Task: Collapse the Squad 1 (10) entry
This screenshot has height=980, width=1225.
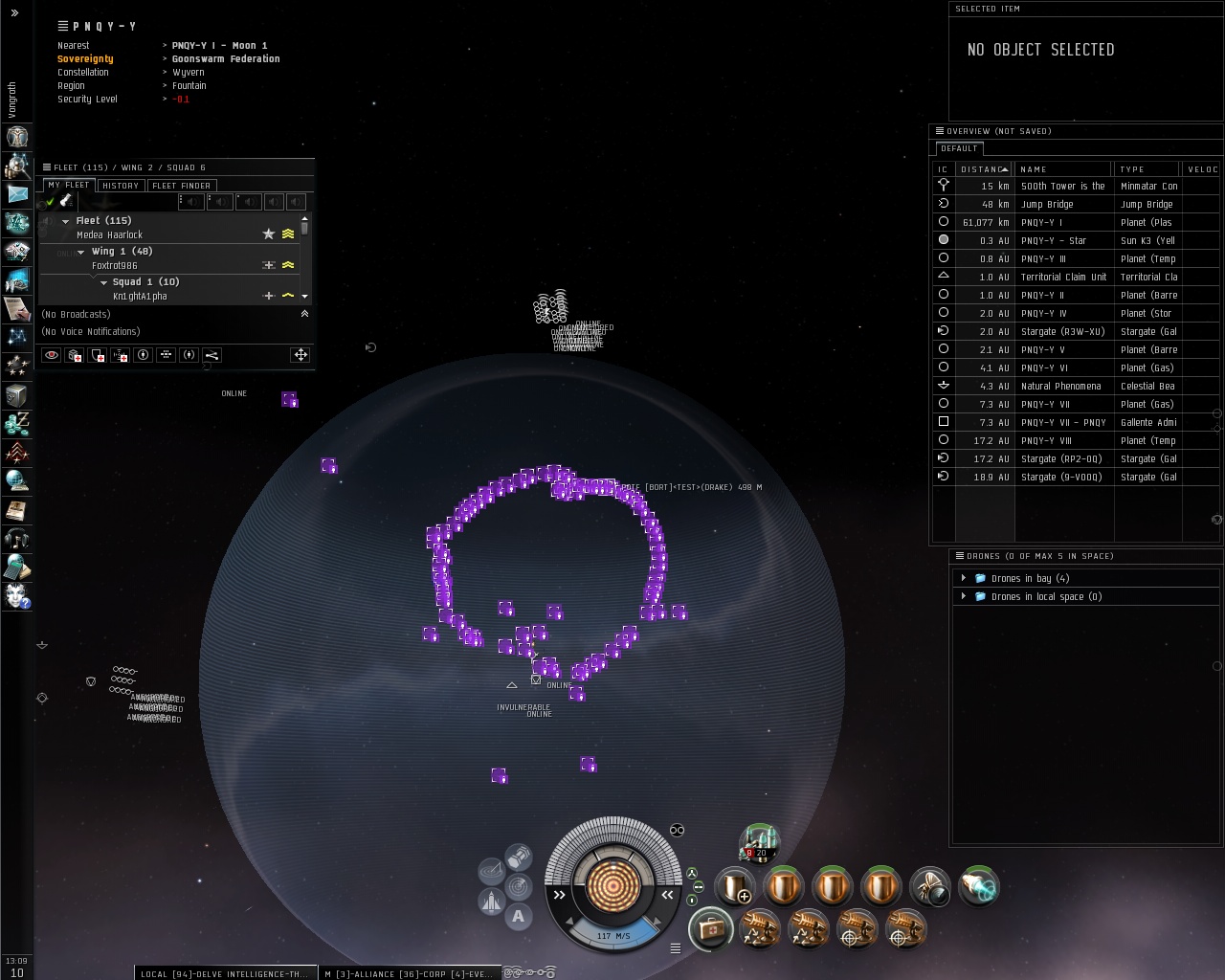Action: pyautogui.click(x=103, y=282)
